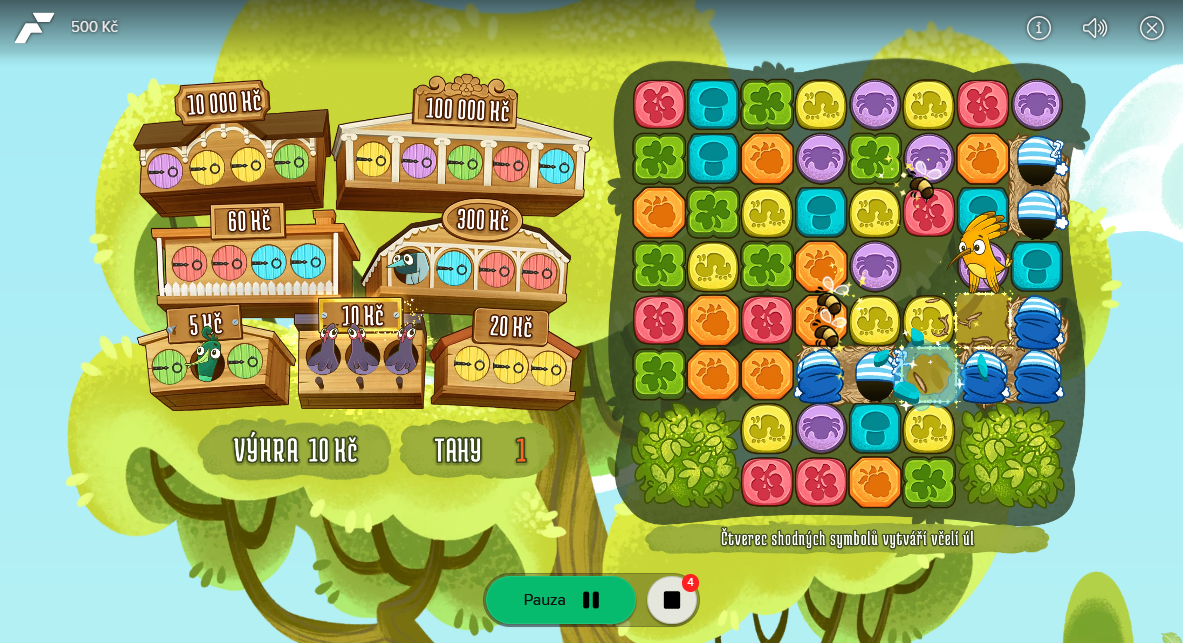Stop autoplay with the black square button
The height and width of the screenshot is (643, 1183).
tap(672, 600)
